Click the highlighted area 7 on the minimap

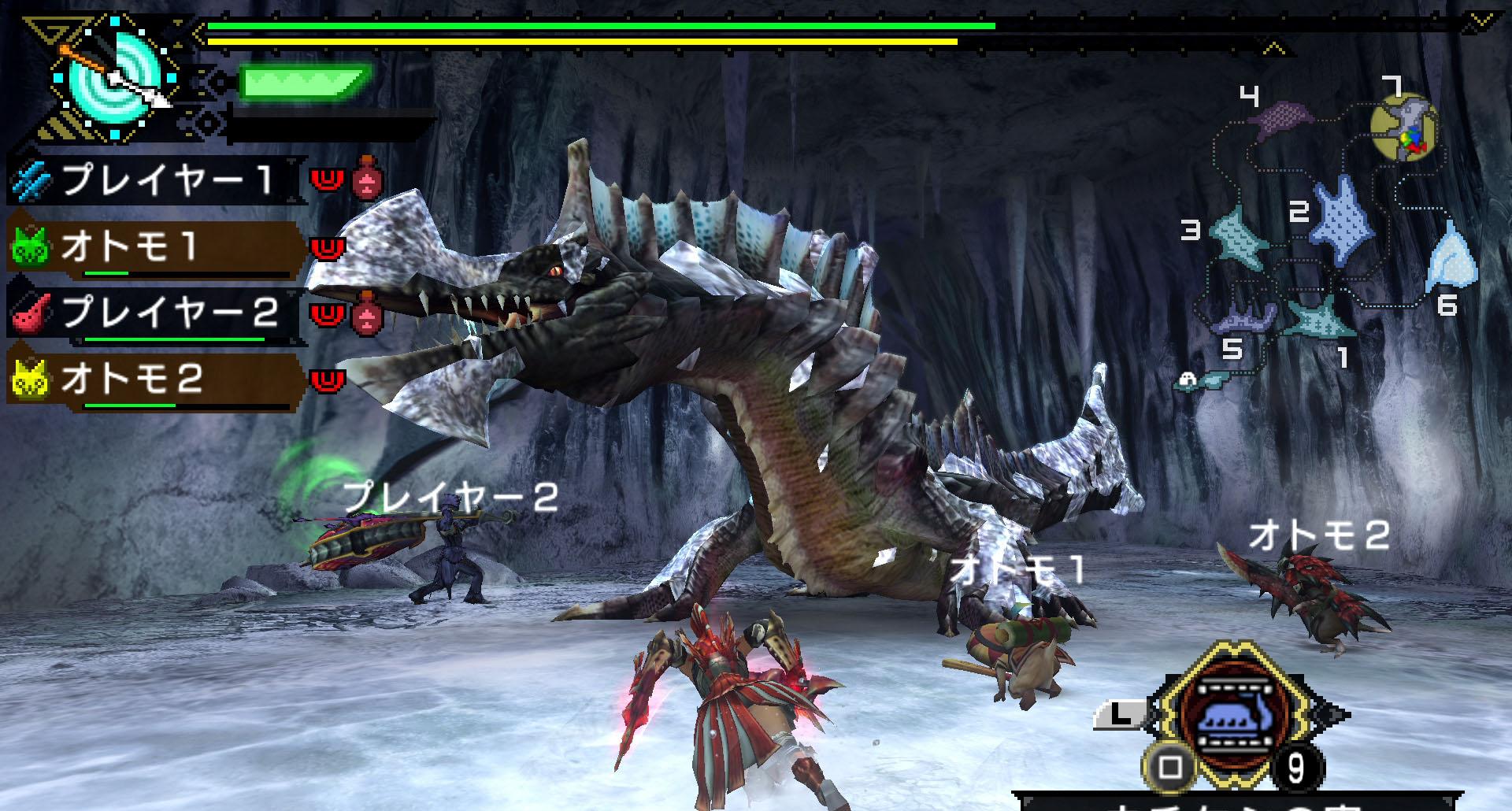(x=1404, y=128)
